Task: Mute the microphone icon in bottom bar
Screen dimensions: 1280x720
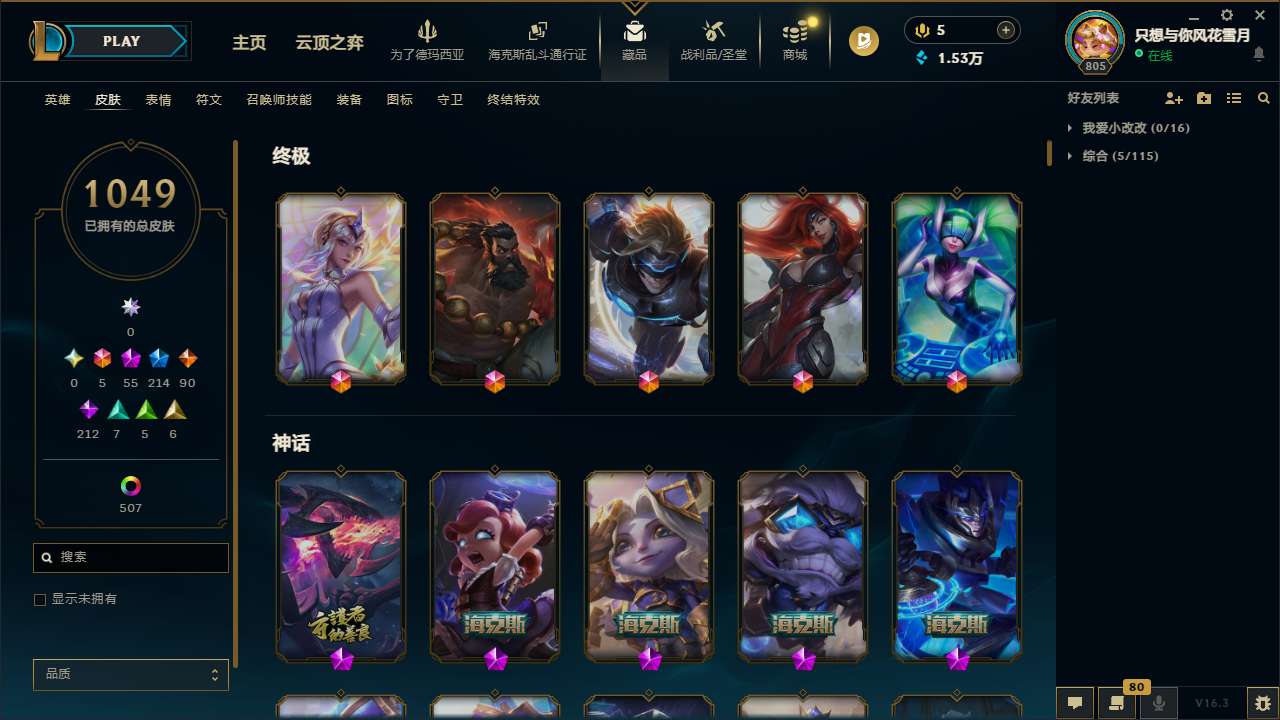Action: tap(1158, 703)
